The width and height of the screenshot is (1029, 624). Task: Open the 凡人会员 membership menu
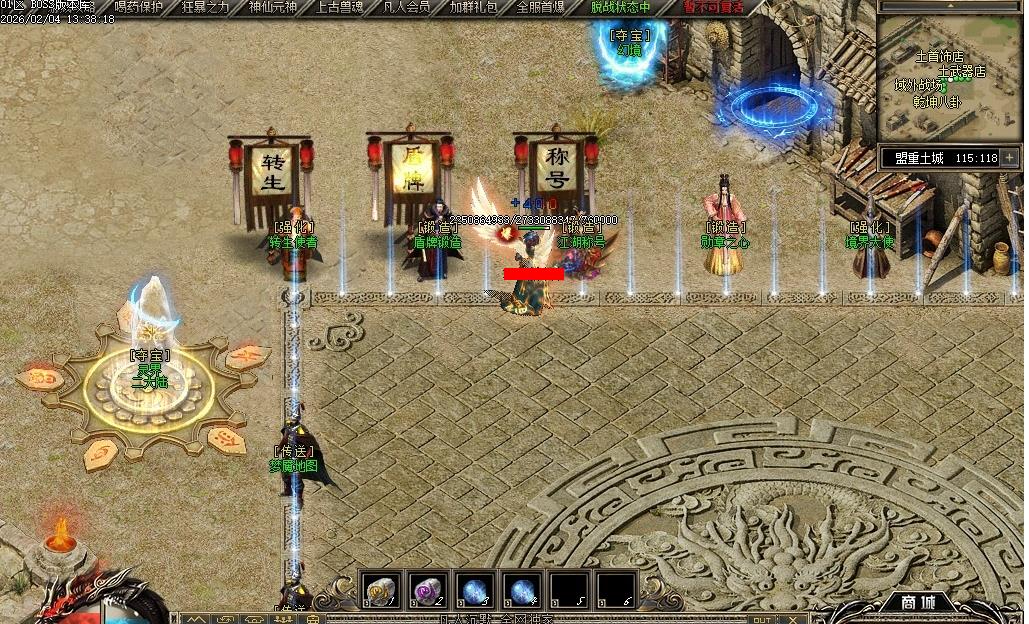[x=407, y=7]
